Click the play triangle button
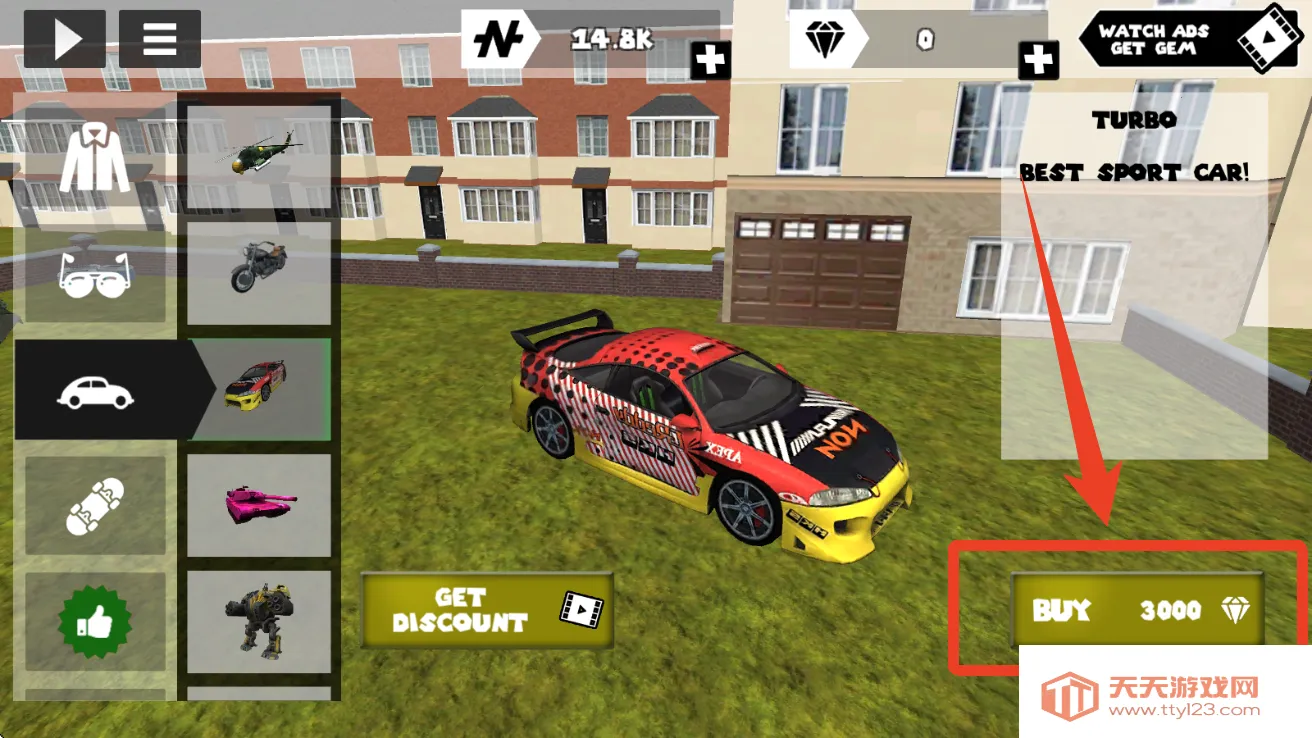 click(65, 39)
